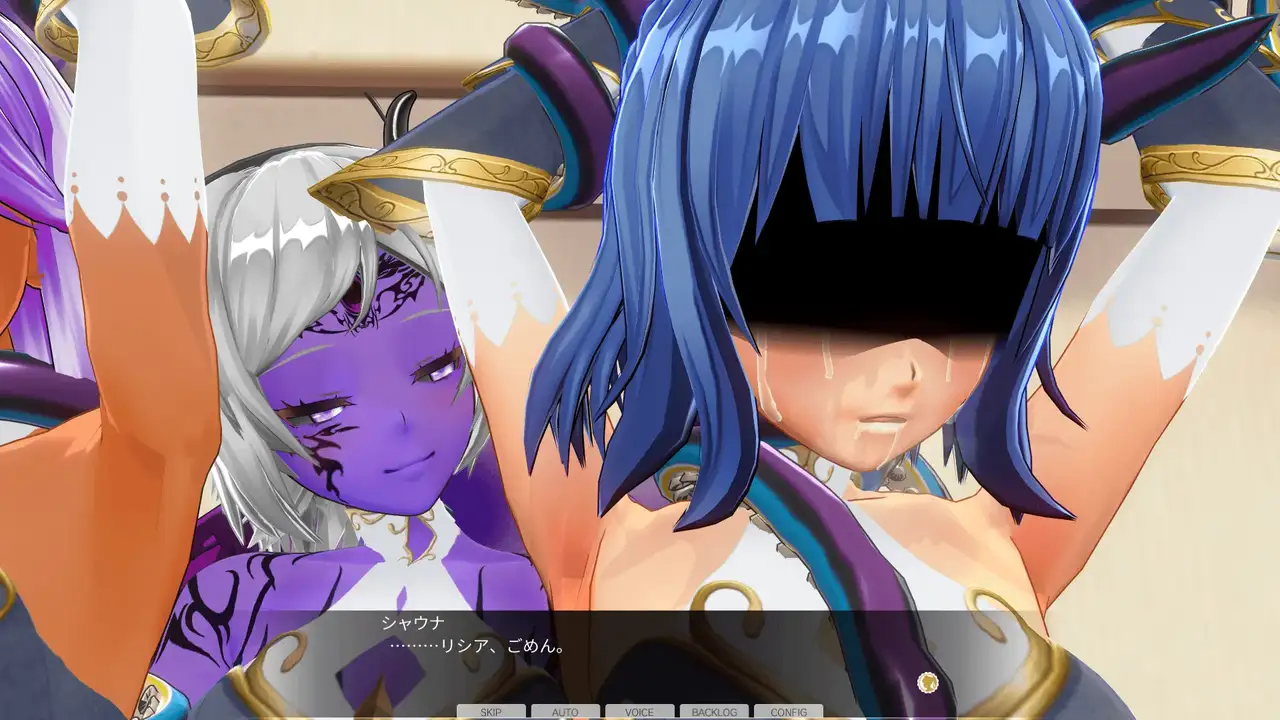This screenshot has width=1280, height=720.
Task: Open the CONFIG settings
Action: 789,712
